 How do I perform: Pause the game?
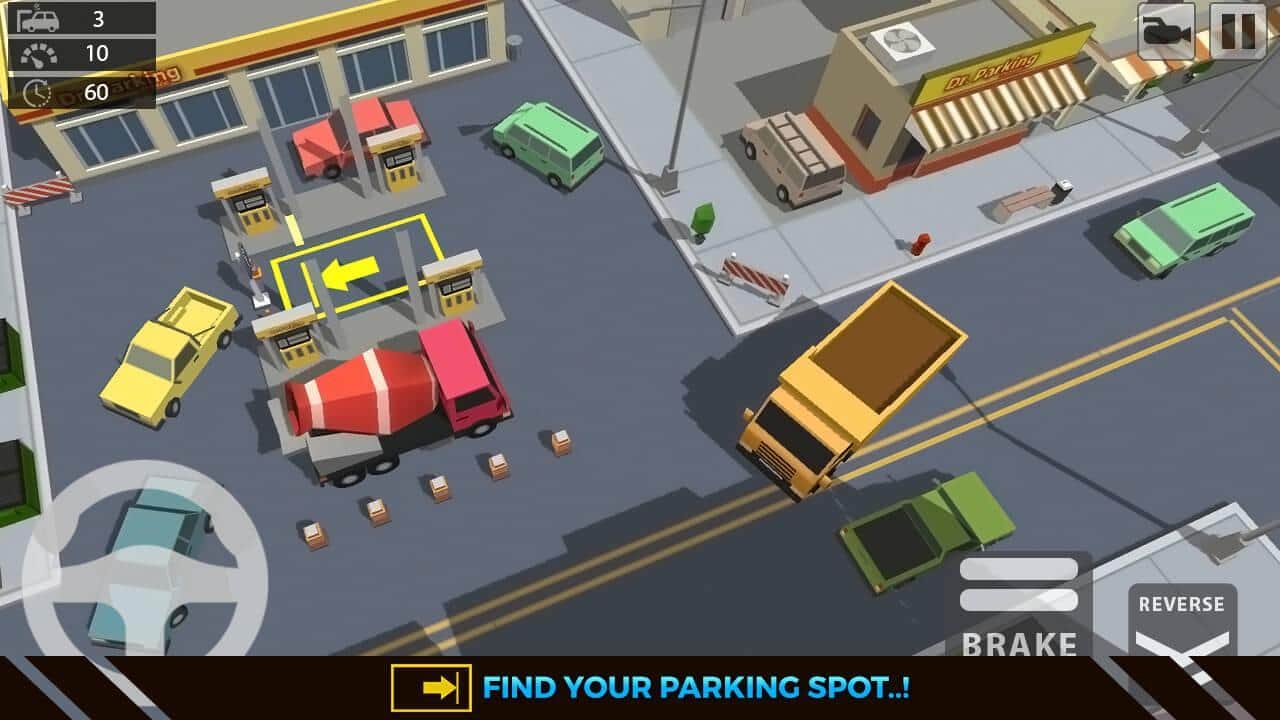1238,31
